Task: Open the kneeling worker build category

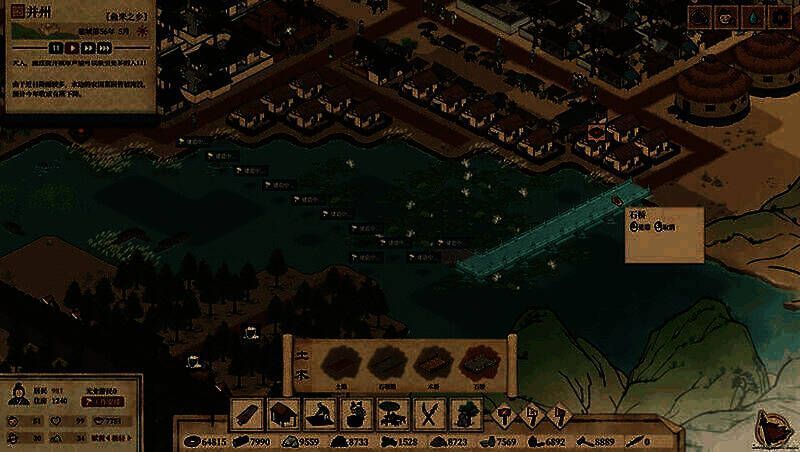Action: point(320,413)
